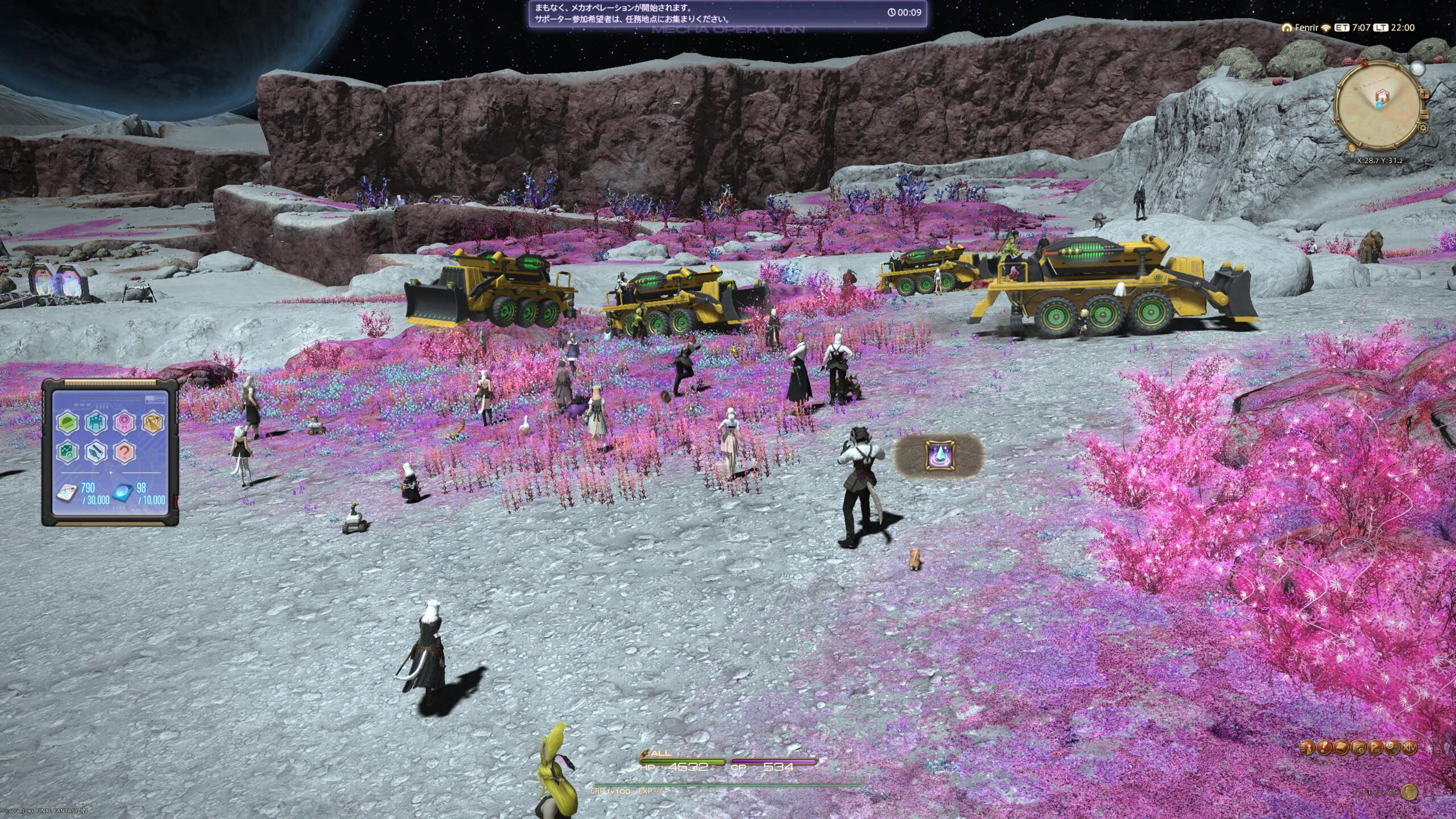
Task: Open the Logs menu book icon
Action: [x=1341, y=747]
